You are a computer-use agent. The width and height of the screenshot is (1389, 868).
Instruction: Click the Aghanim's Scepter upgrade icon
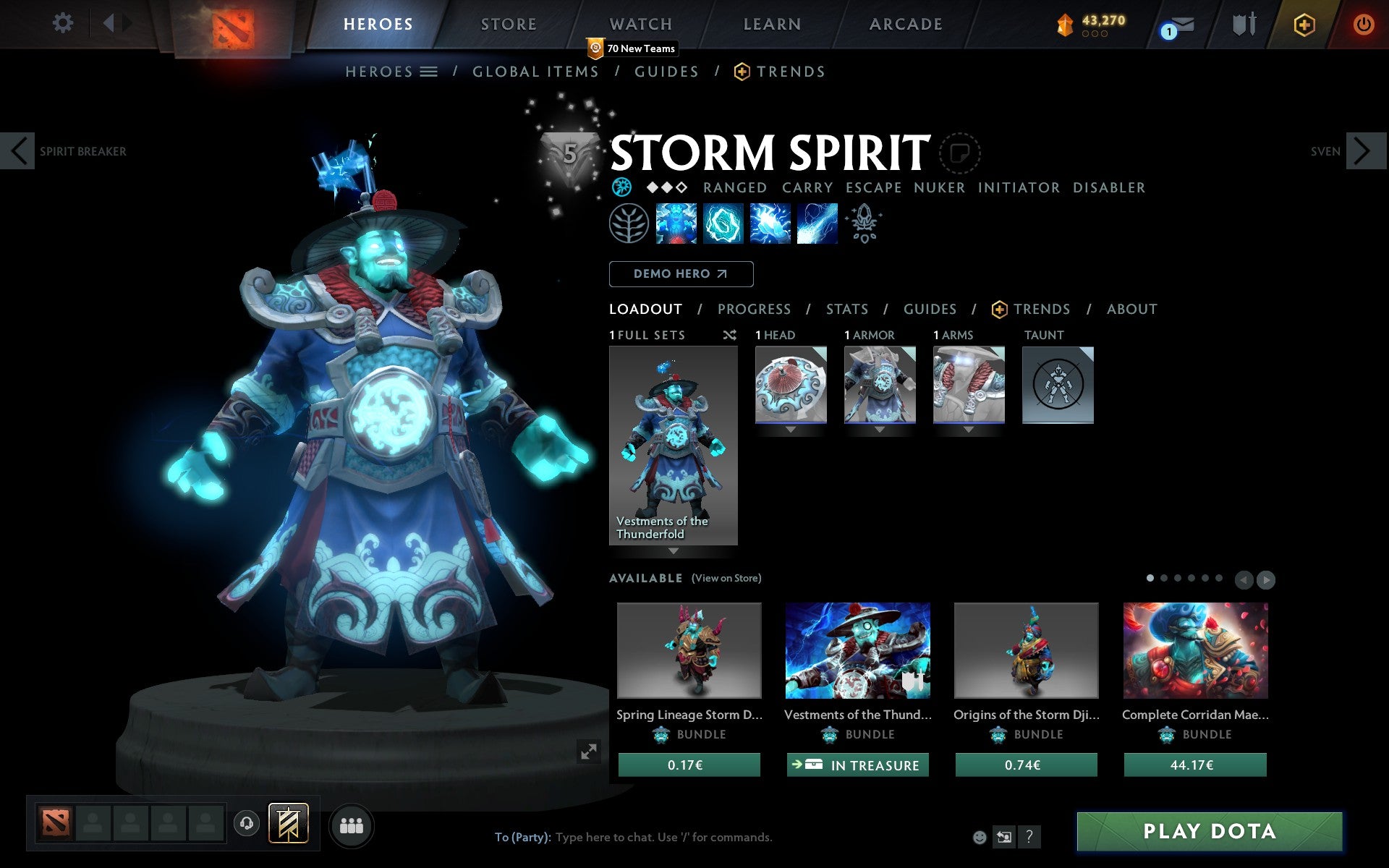point(865,224)
